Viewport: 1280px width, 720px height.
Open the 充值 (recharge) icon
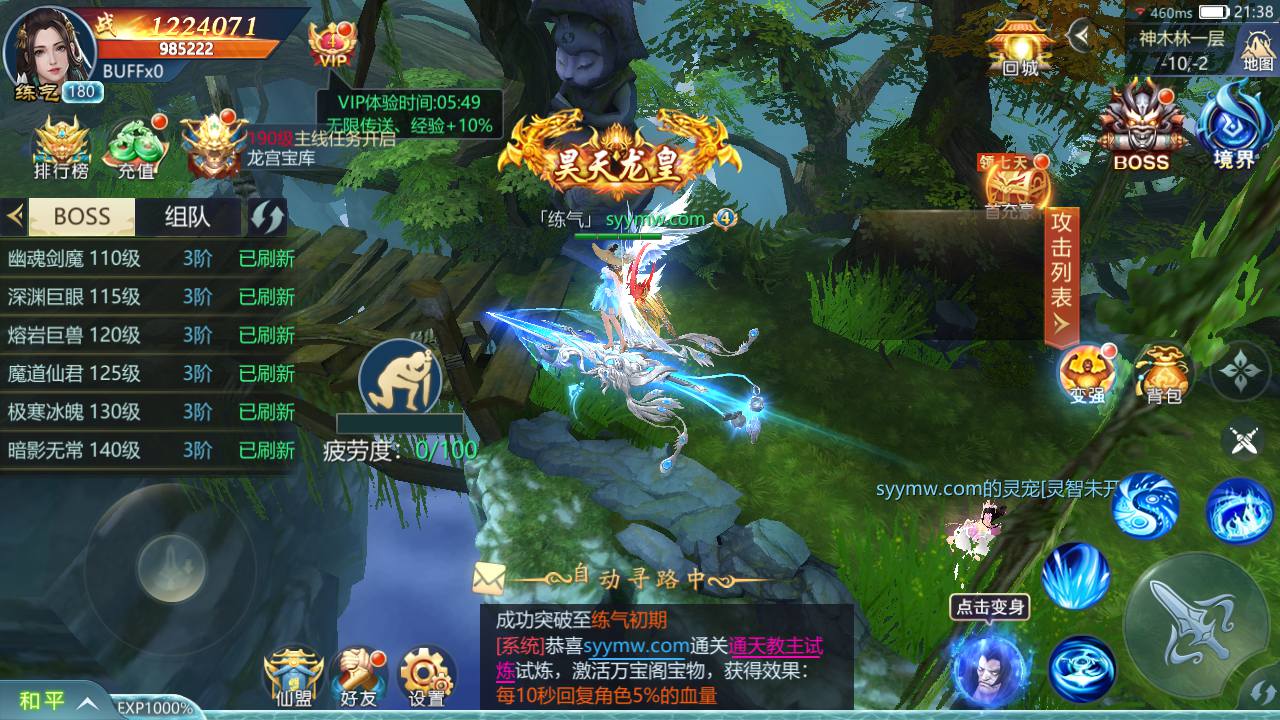point(136,145)
